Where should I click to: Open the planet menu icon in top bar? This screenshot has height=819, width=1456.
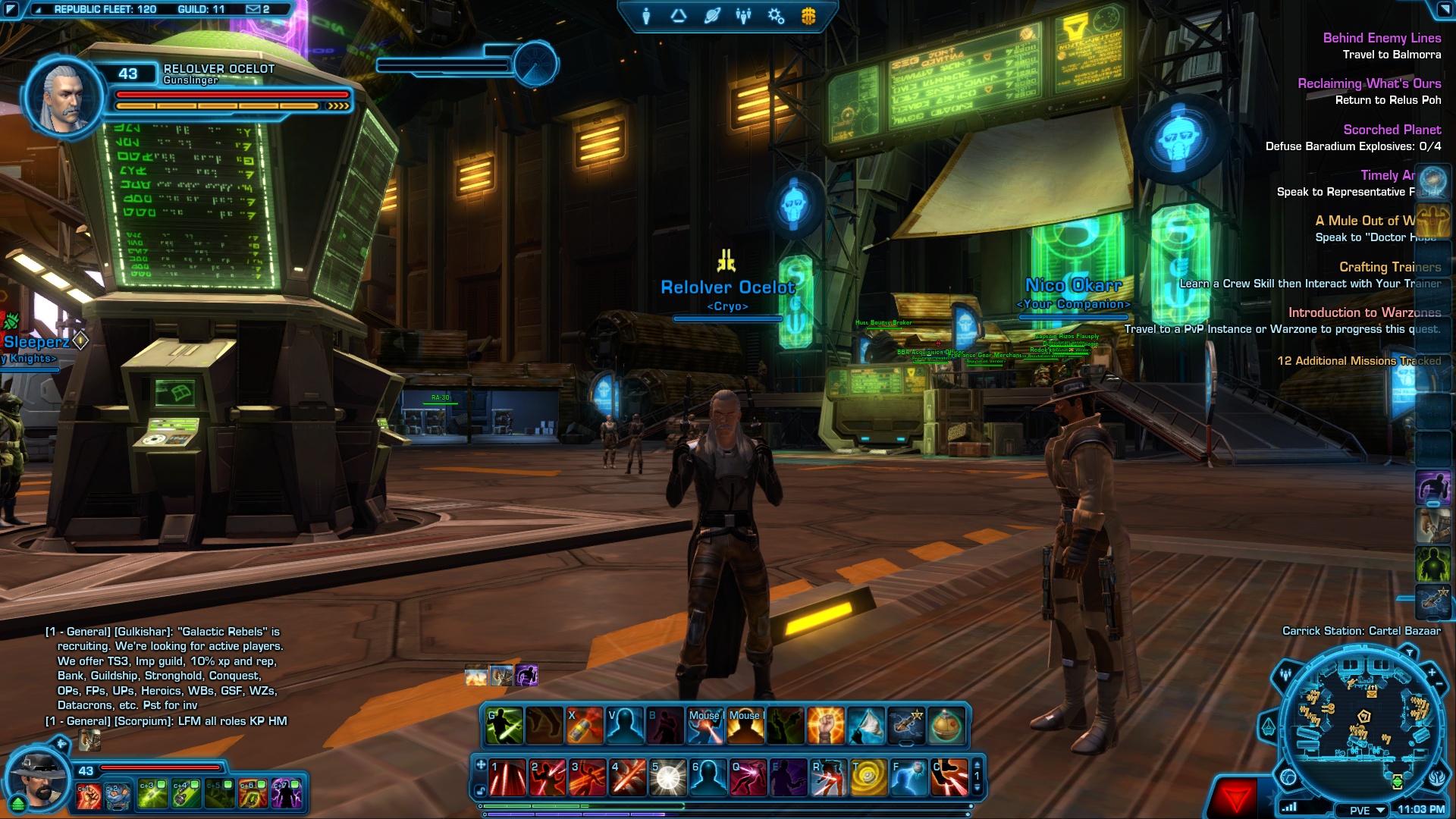(711, 16)
